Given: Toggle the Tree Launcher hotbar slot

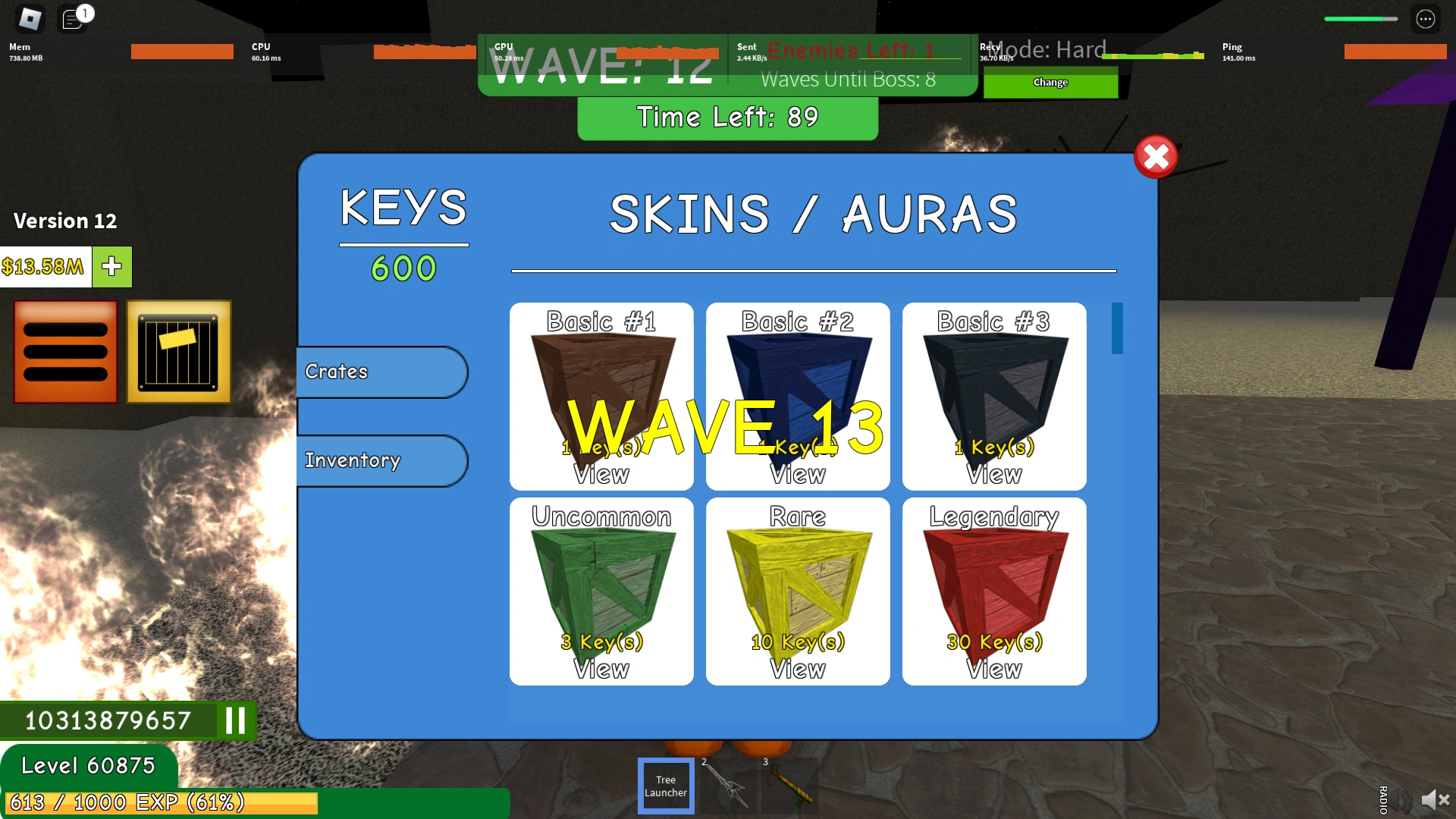Looking at the screenshot, I should tap(665, 786).
